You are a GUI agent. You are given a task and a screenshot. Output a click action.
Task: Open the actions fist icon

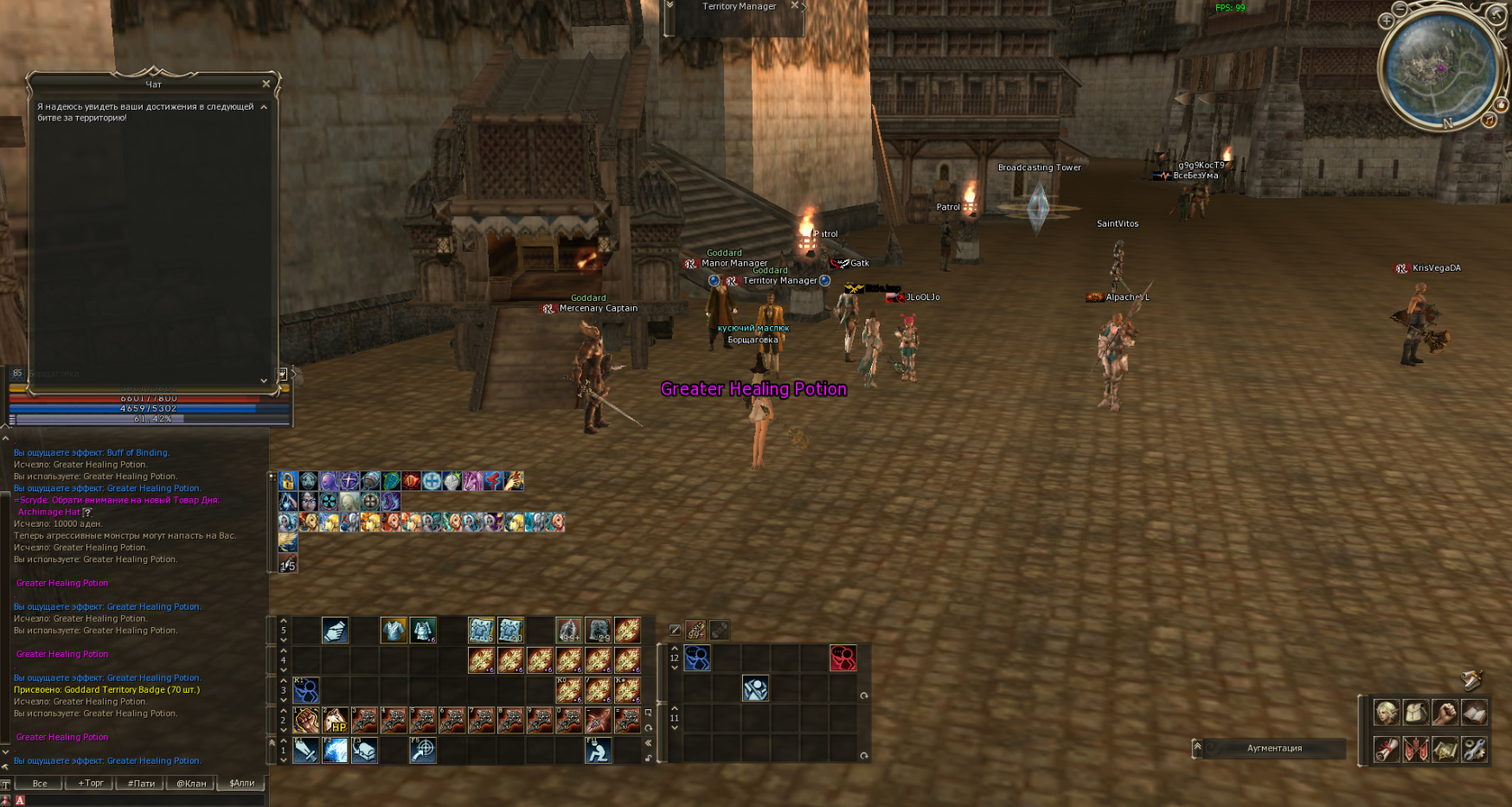[1445, 713]
